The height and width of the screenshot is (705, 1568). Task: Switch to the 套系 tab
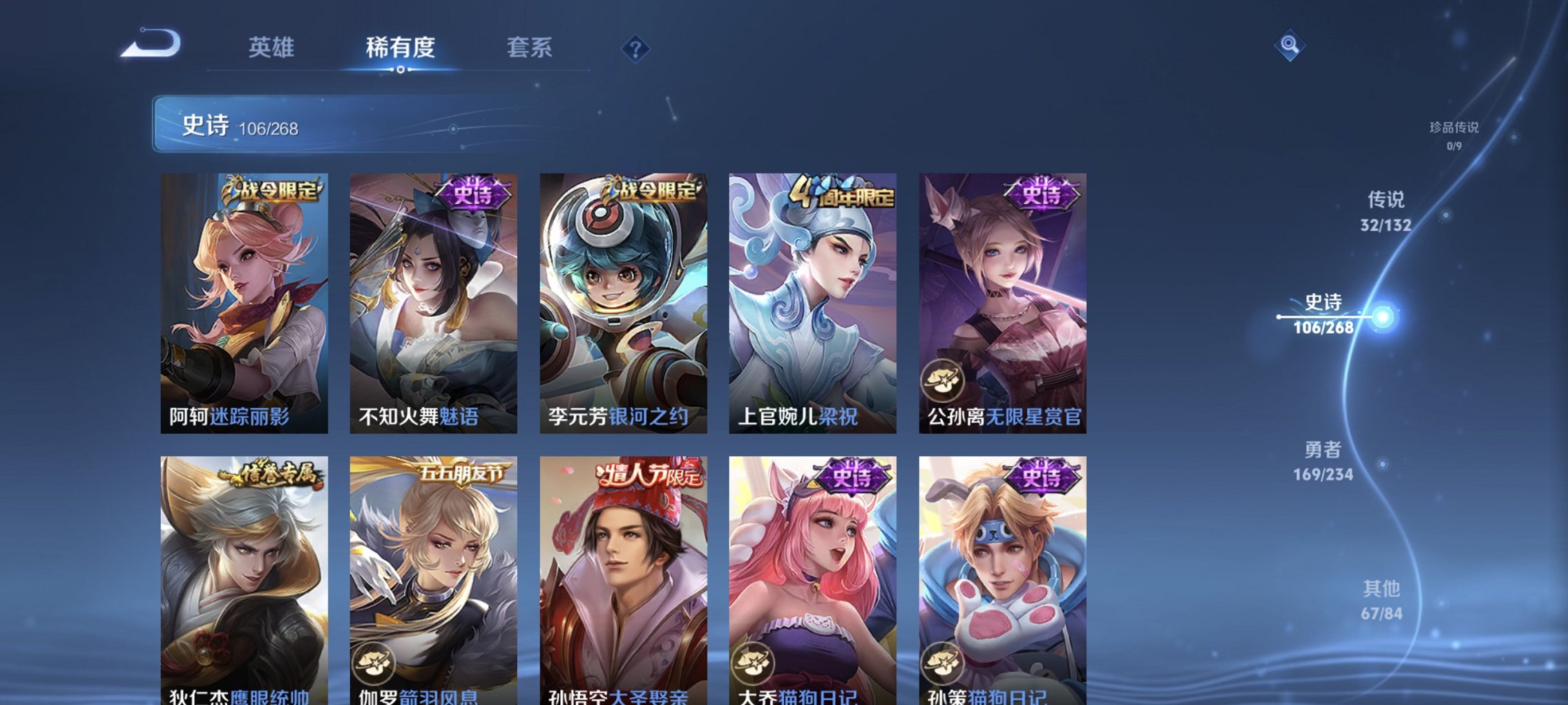528,48
